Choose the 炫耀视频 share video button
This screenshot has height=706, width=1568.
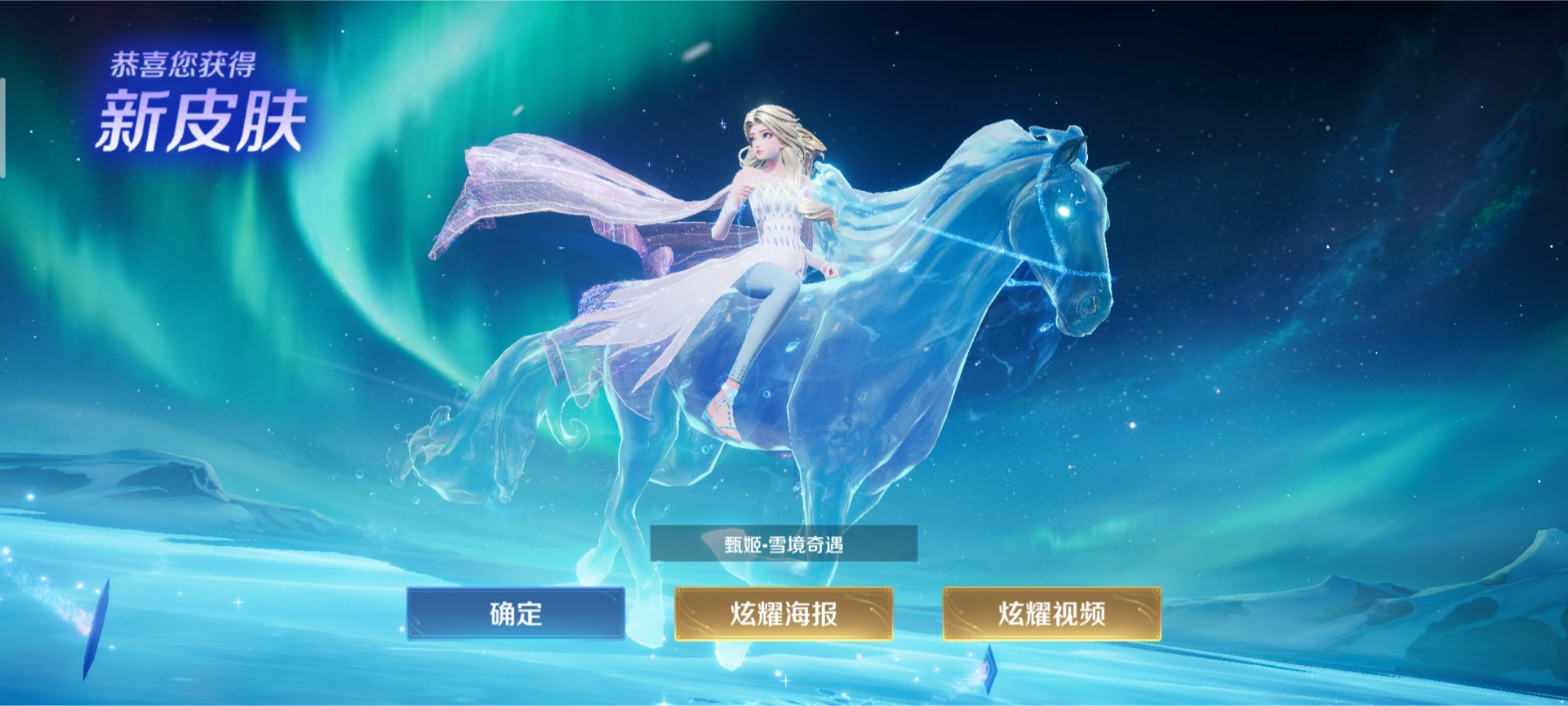coord(1051,613)
